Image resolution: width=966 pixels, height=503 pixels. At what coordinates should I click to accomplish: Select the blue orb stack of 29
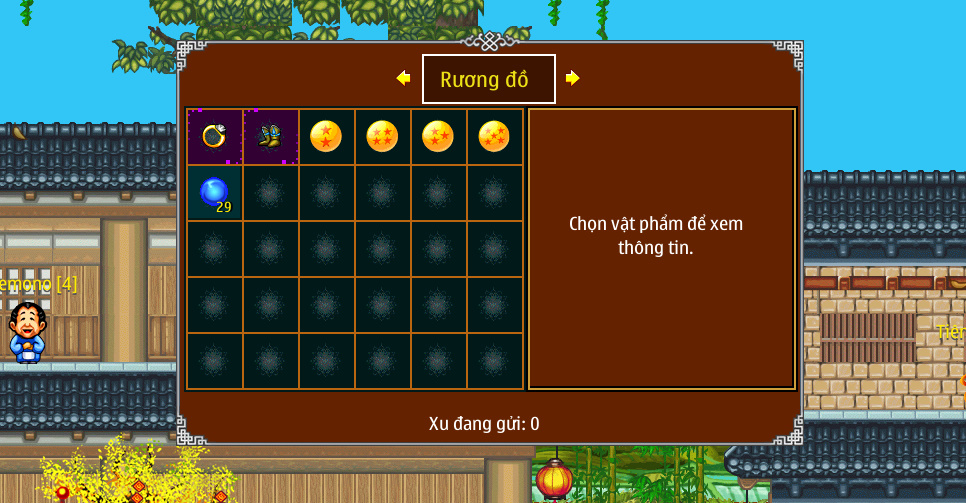tap(214, 192)
